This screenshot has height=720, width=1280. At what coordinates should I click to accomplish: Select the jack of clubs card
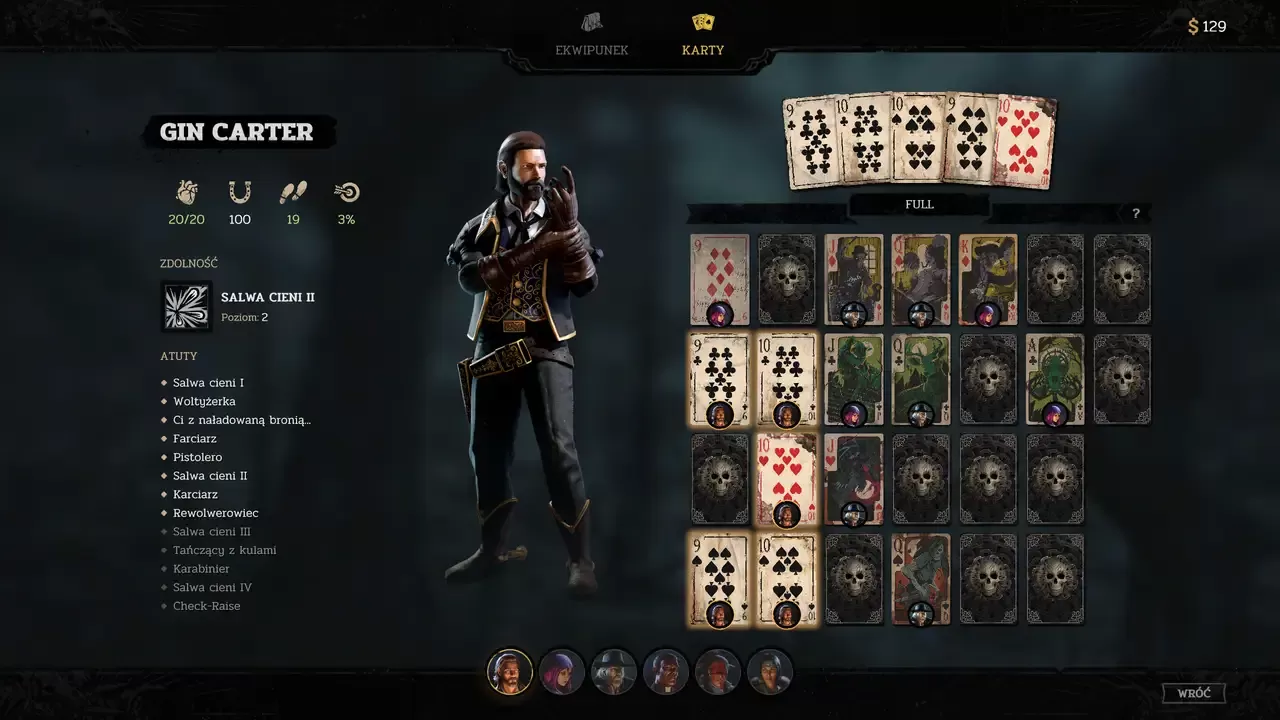point(853,379)
